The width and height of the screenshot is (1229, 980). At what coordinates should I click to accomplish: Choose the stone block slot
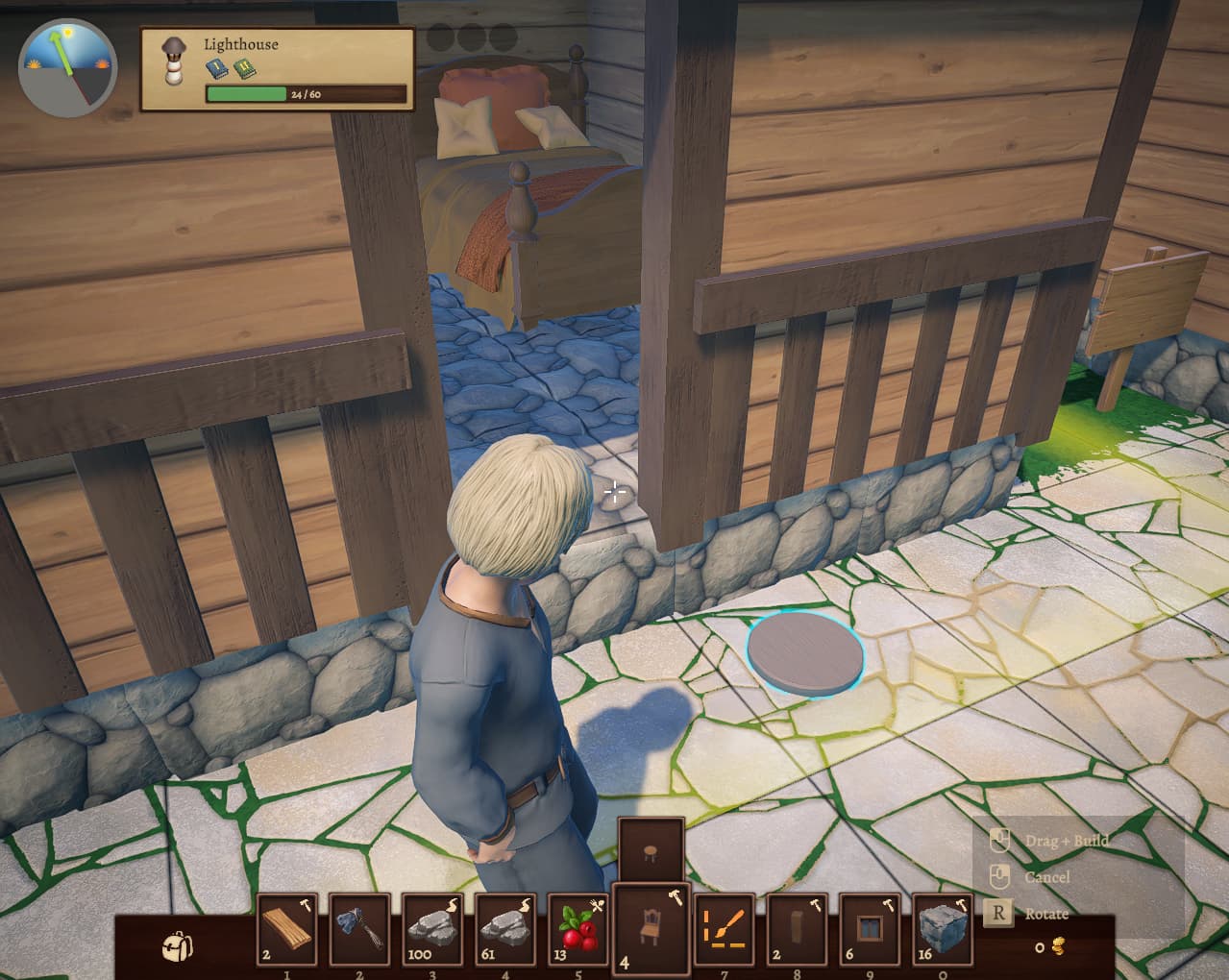944,929
